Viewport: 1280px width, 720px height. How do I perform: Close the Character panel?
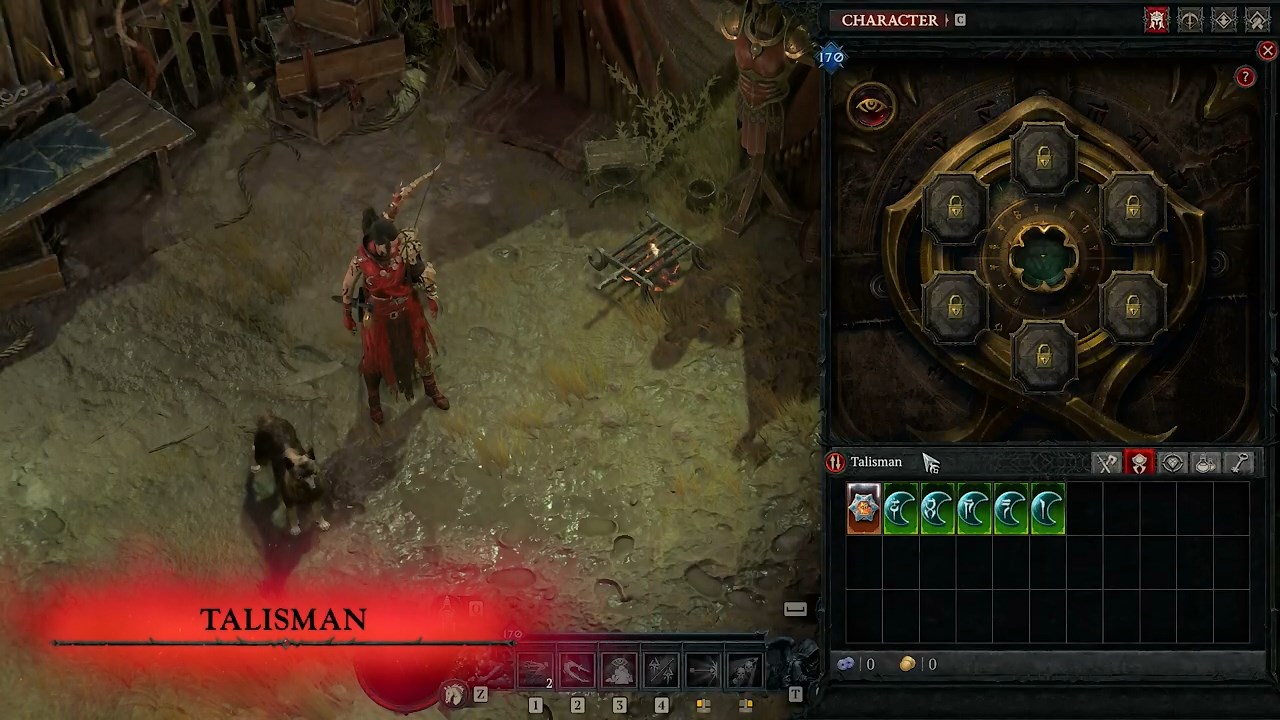1267,51
